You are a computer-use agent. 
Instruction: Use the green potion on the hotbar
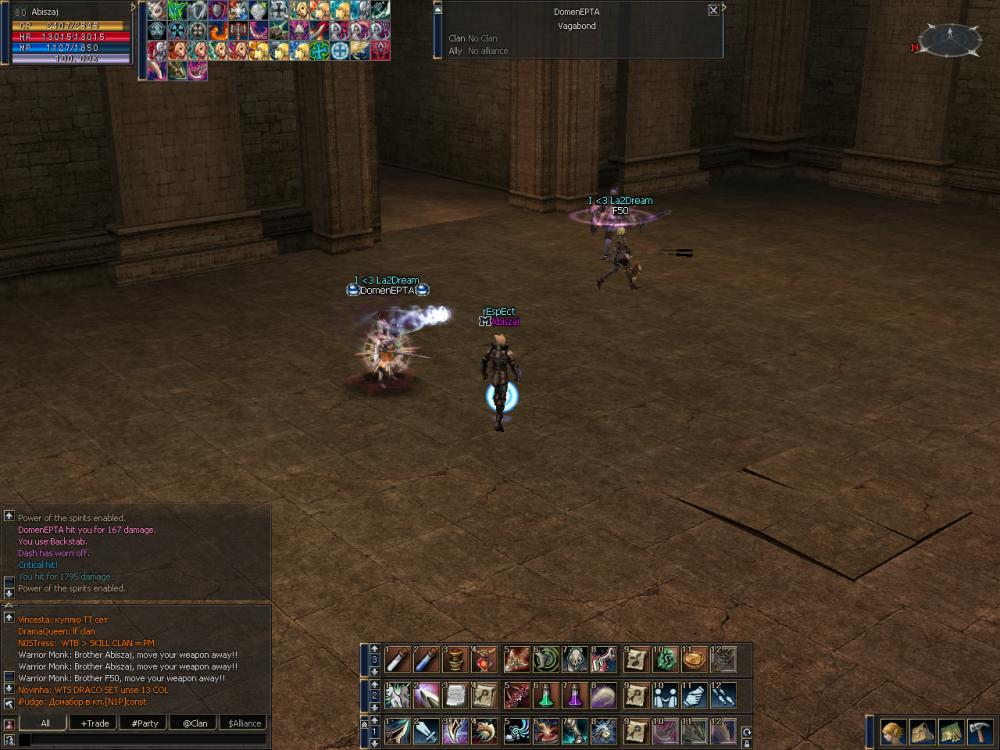[x=547, y=695]
